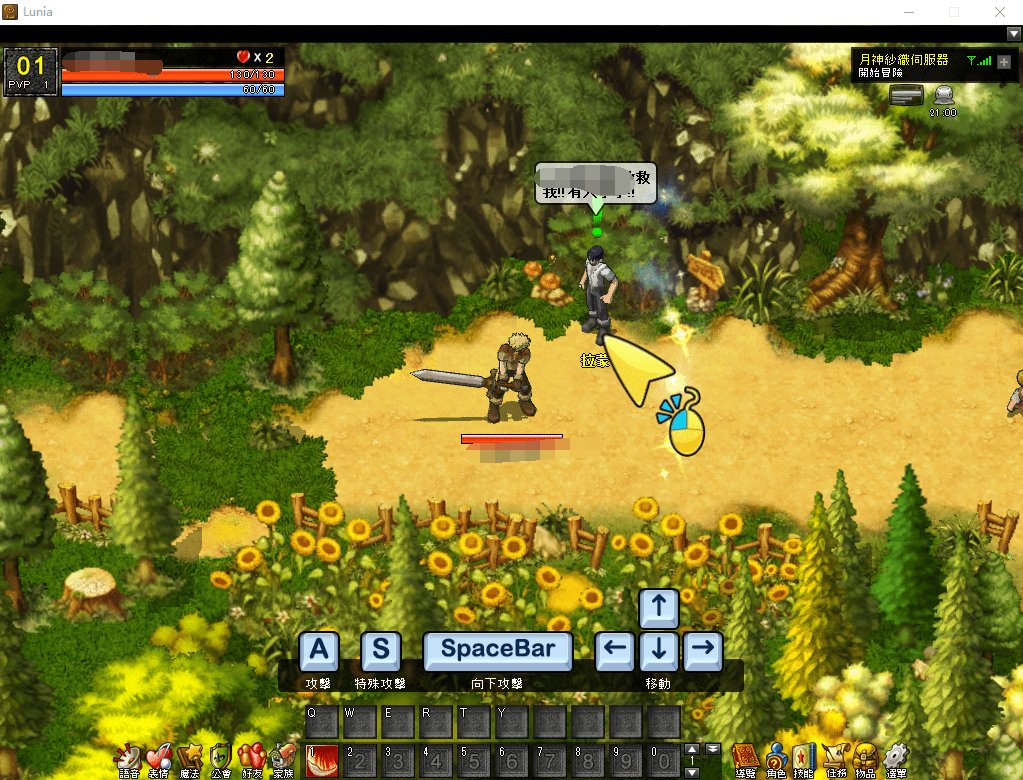Image resolution: width=1023 pixels, height=780 pixels.
Task: Open the 導覽 guide book
Action: pos(745,759)
